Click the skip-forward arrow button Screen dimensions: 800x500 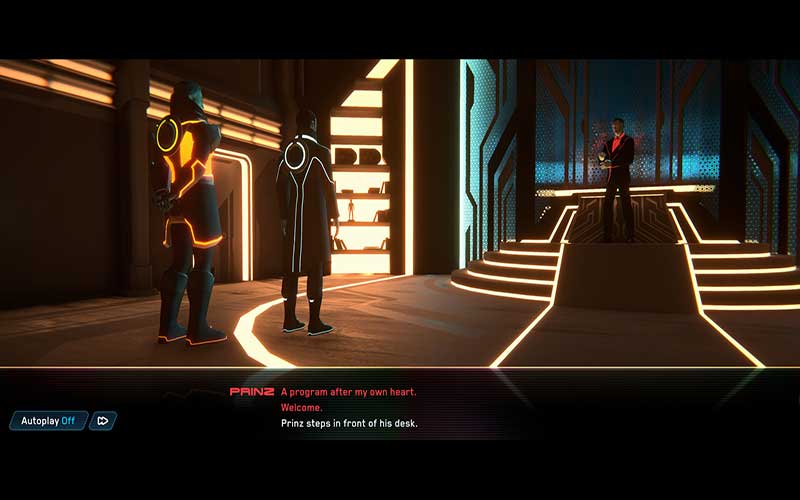(x=103, y=421)
